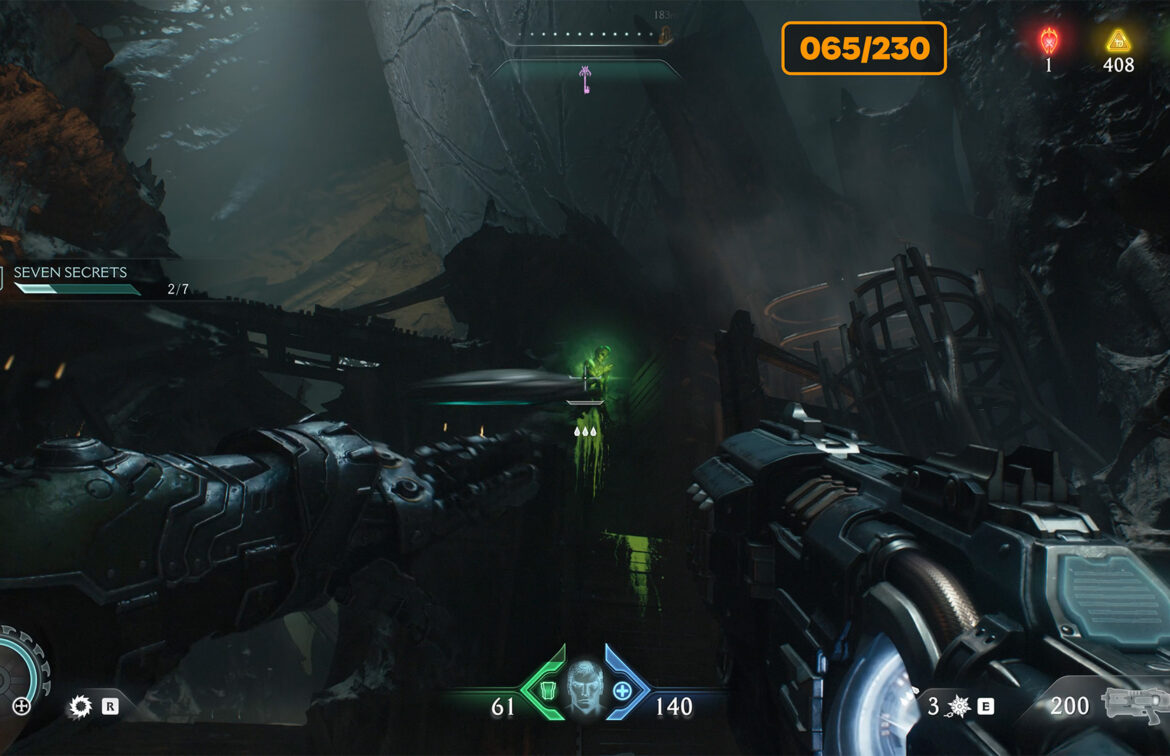Click the Slayer face portrait
Viewport: 1170px width, 756px height.
[585, 690]
